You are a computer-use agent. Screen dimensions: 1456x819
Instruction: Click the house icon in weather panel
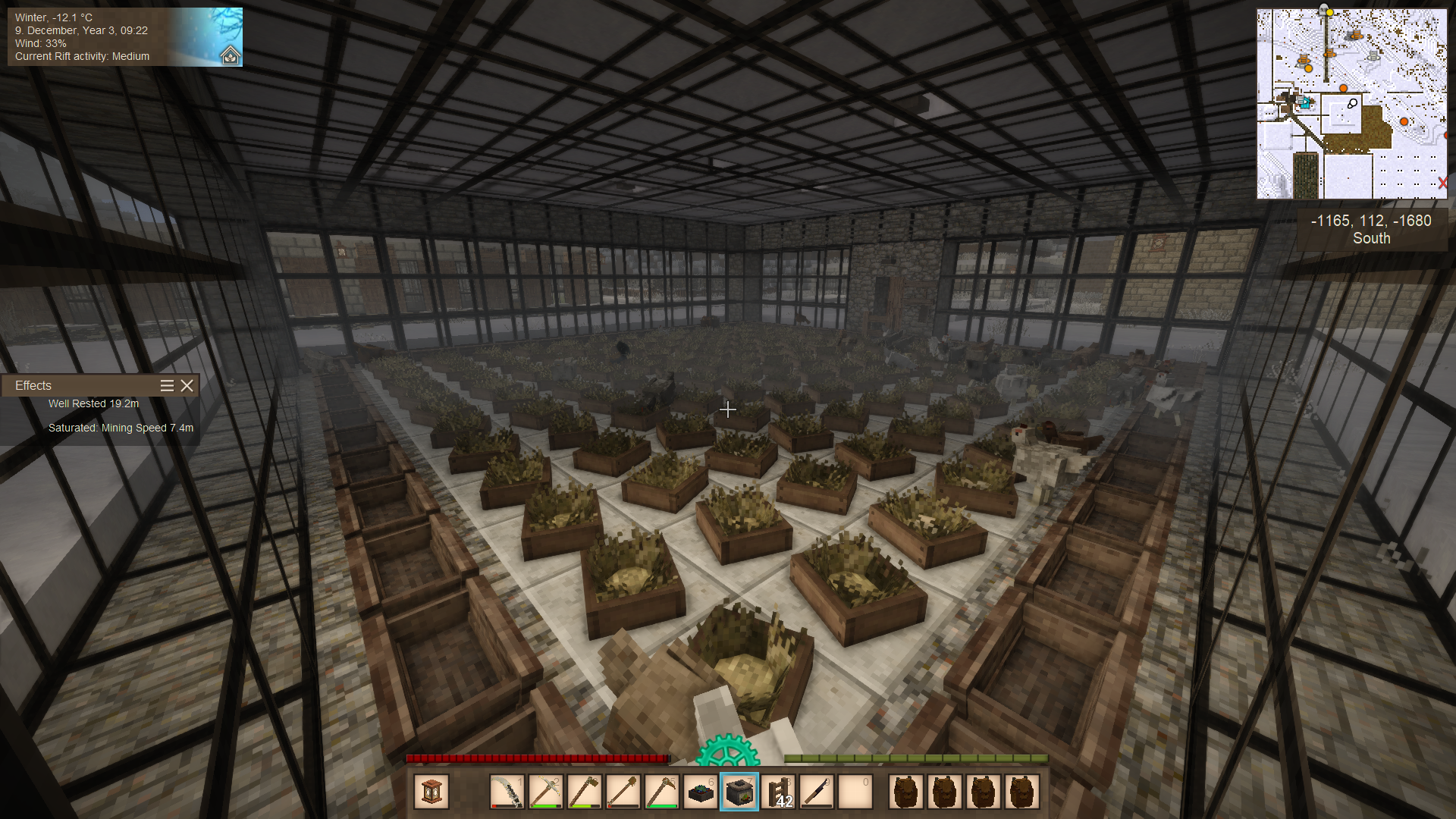point(230,55)
